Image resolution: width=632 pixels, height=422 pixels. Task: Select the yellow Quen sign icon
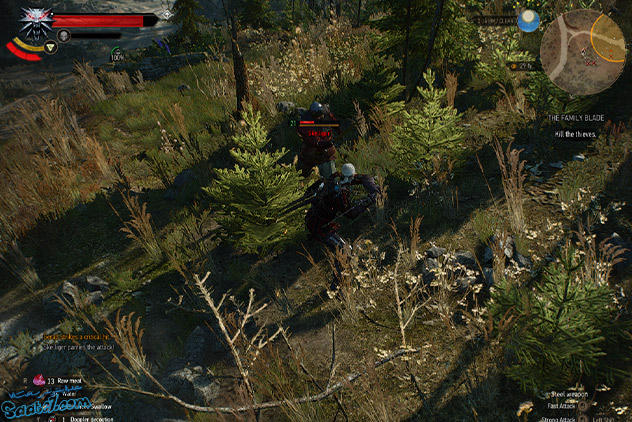pyautogui.click(x=50, y=46)
